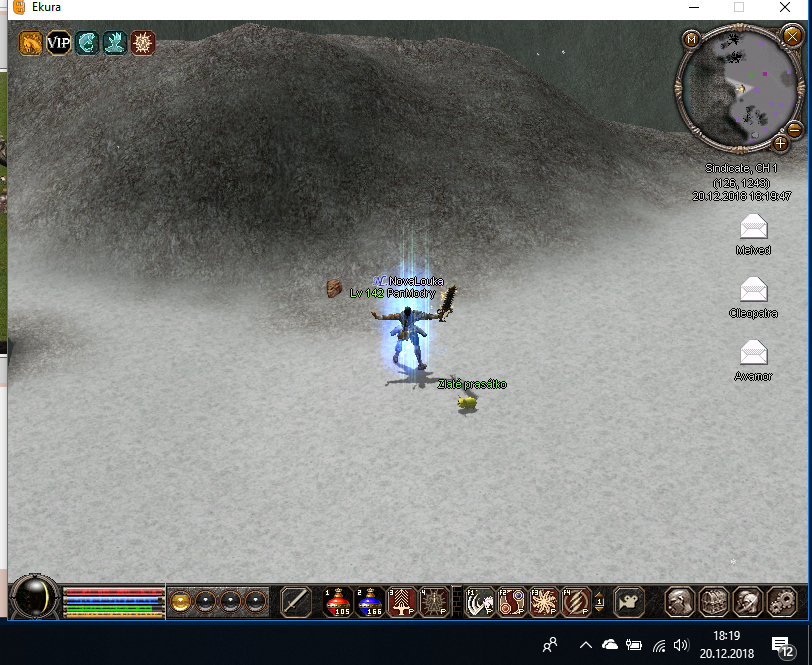
Task: Click the red sunburst buff icon
Action: click(143, 43)
